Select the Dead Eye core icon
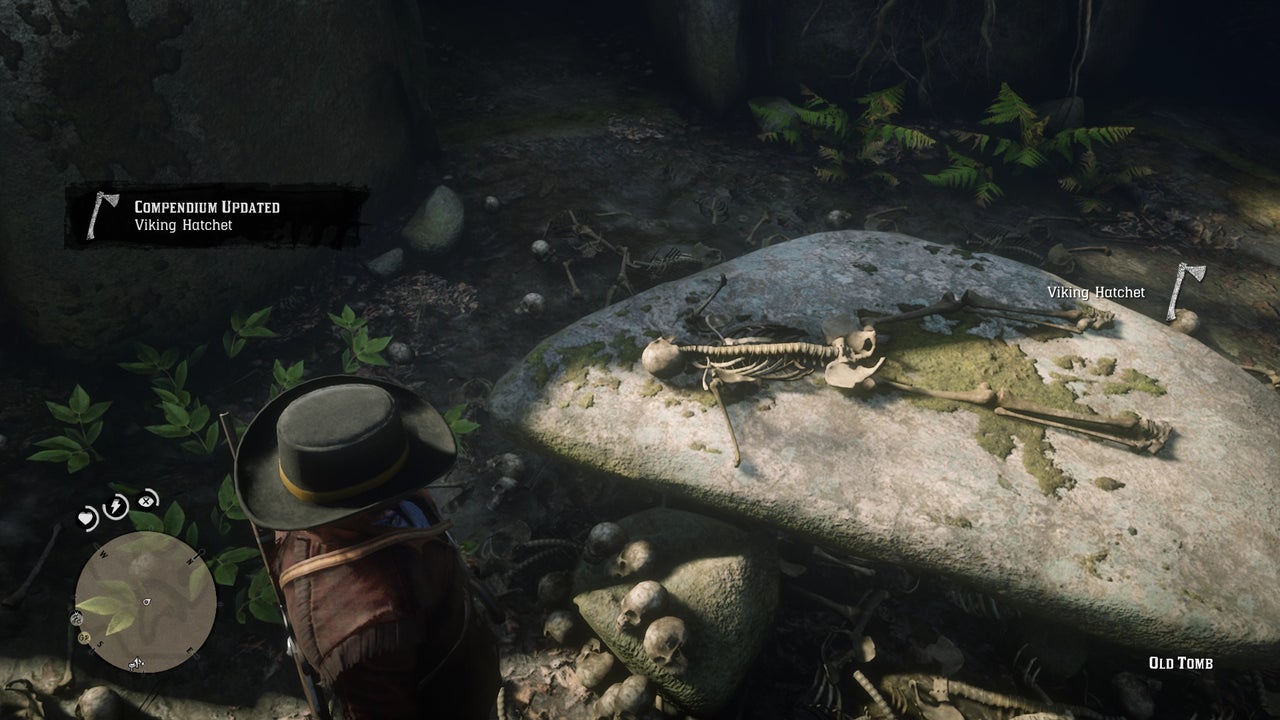 pos(147,499)
